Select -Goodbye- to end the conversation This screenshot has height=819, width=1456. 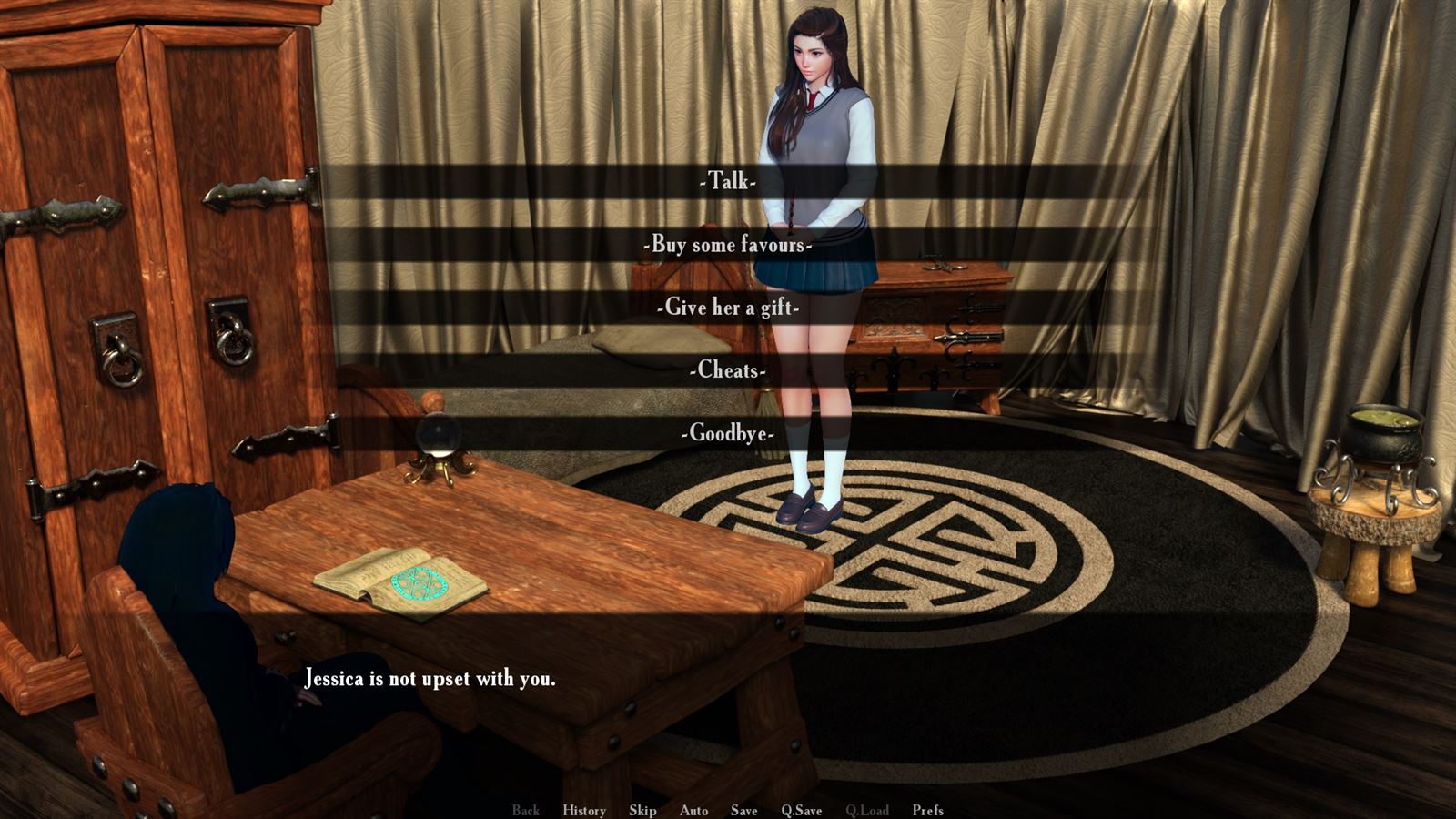pyautogui.click(x=728, y=433)
